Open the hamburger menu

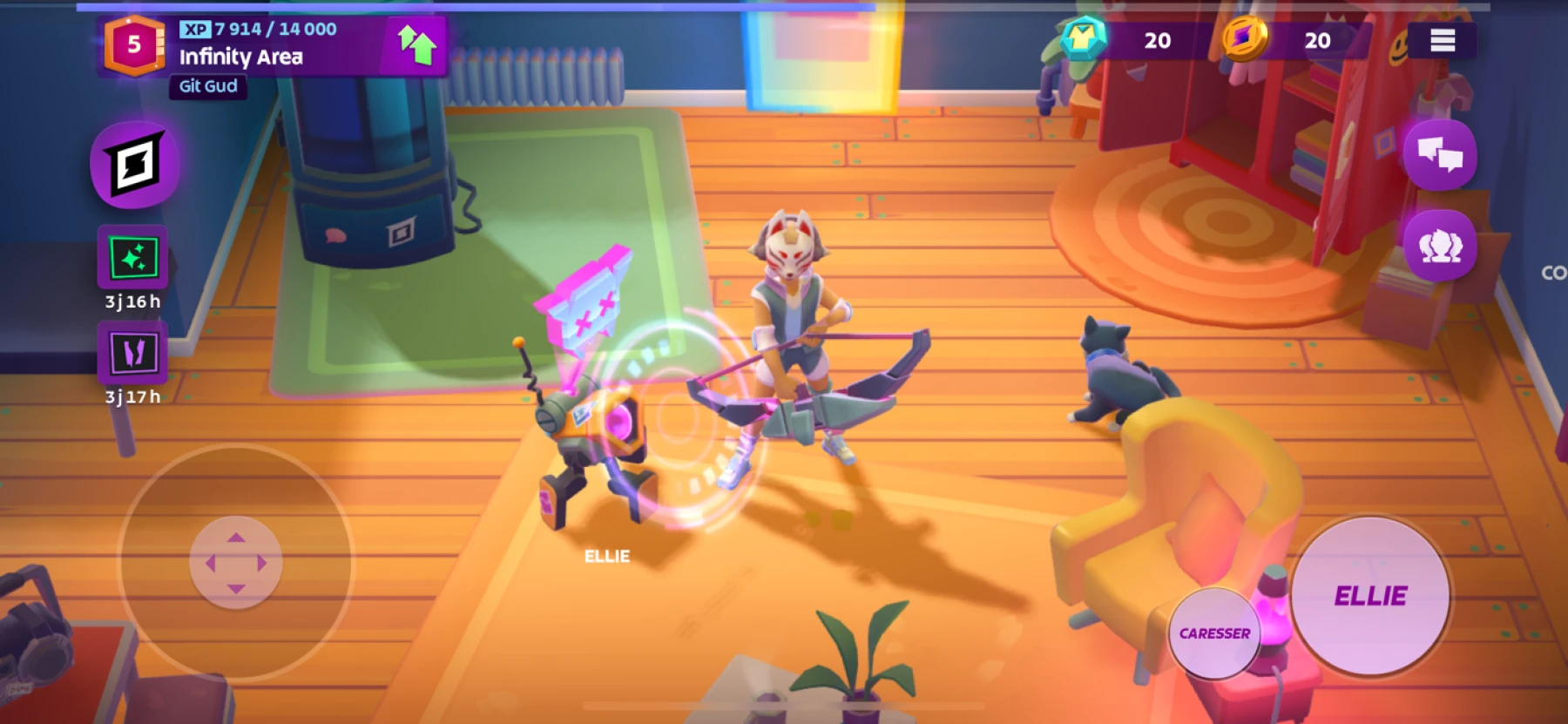(1442, 40)
